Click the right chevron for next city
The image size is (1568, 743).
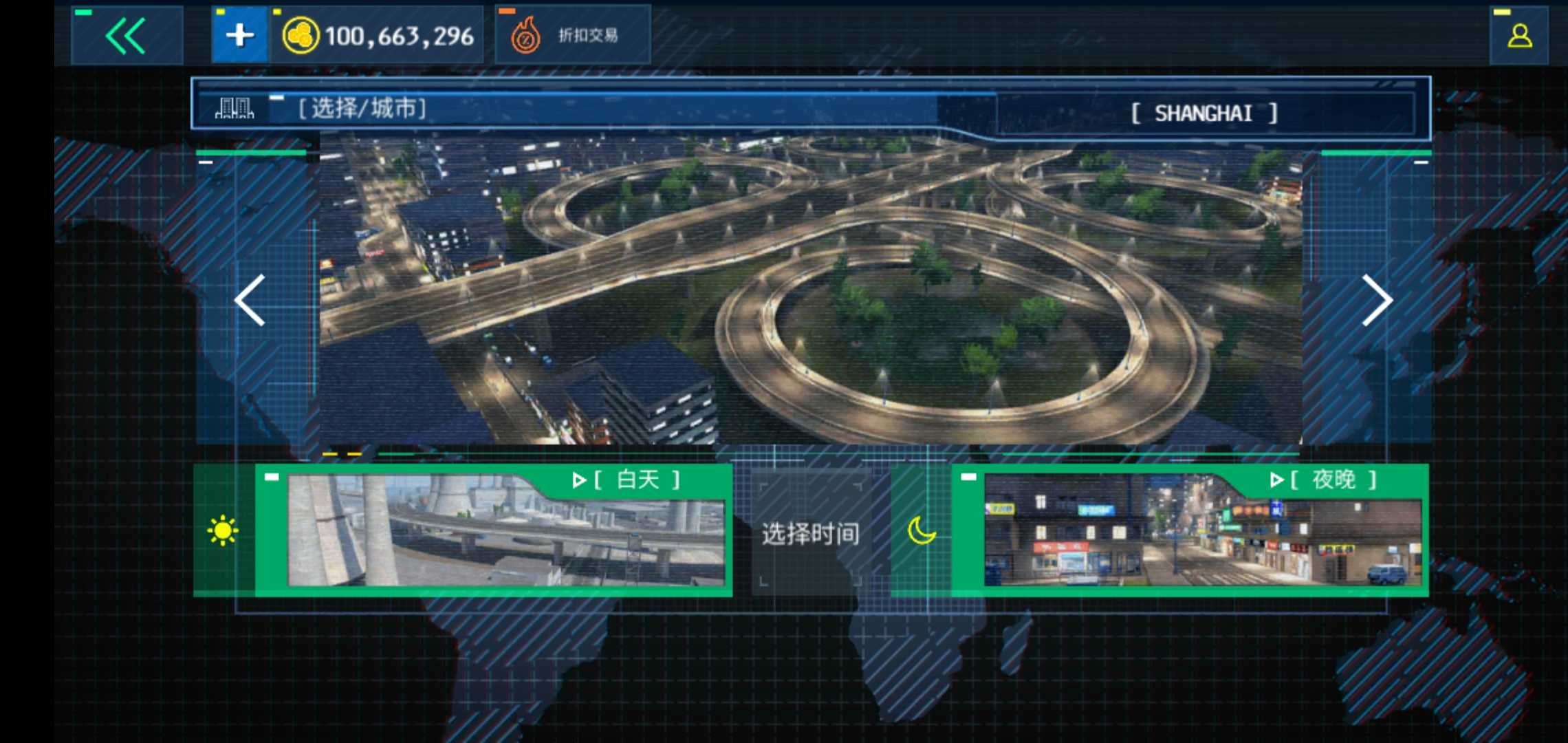coord(1378,300)
